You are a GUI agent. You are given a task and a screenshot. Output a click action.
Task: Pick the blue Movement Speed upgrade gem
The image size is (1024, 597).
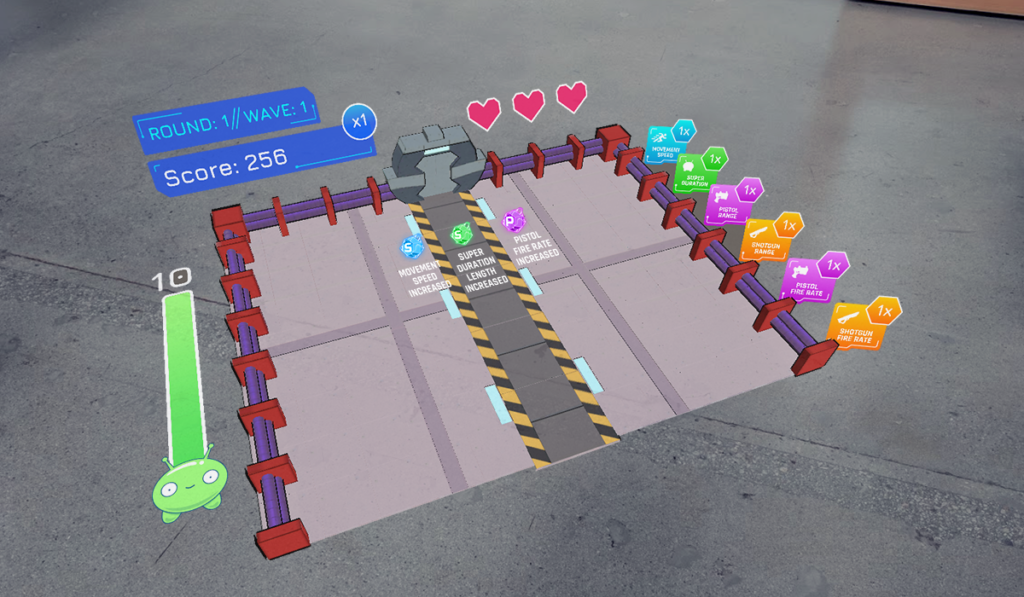(x=411, y=245)
